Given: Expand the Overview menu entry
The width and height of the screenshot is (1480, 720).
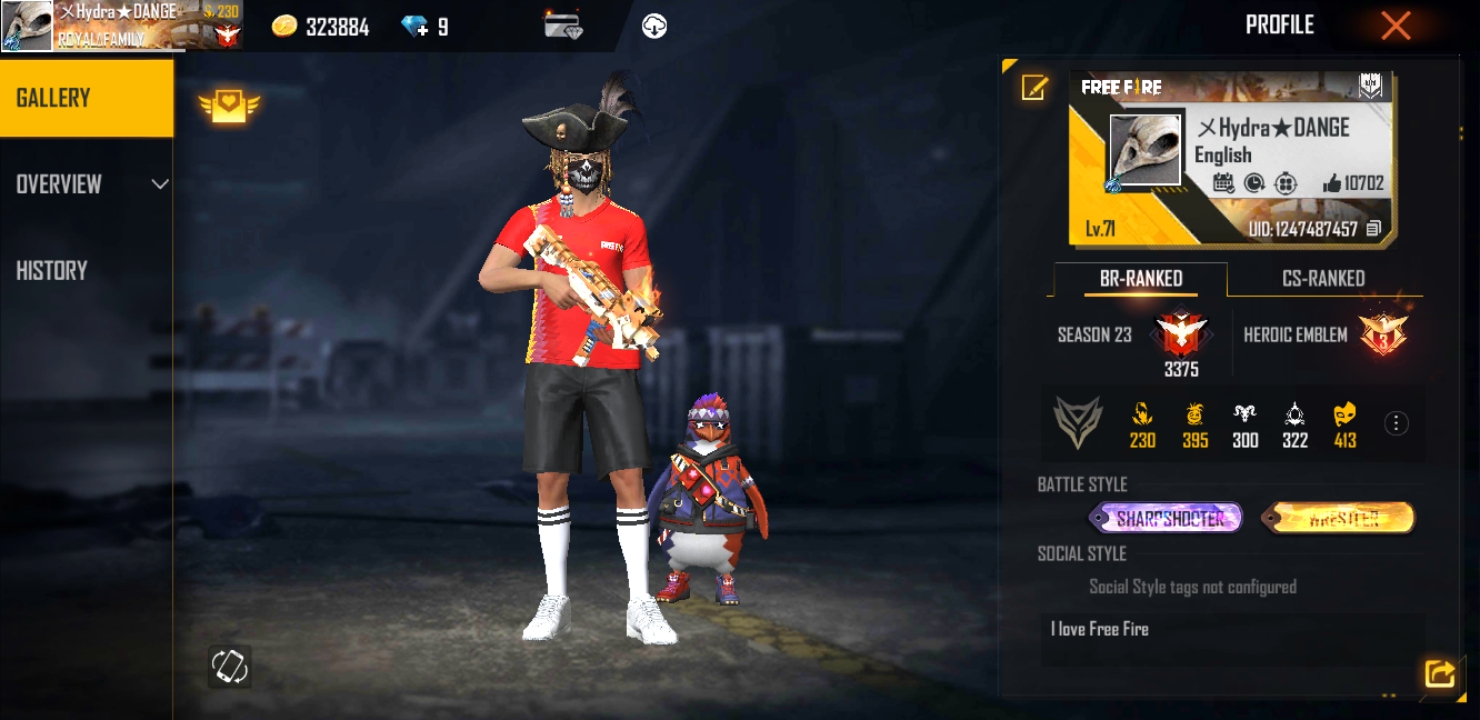Looking at the screenshot, I should (86, 184).
